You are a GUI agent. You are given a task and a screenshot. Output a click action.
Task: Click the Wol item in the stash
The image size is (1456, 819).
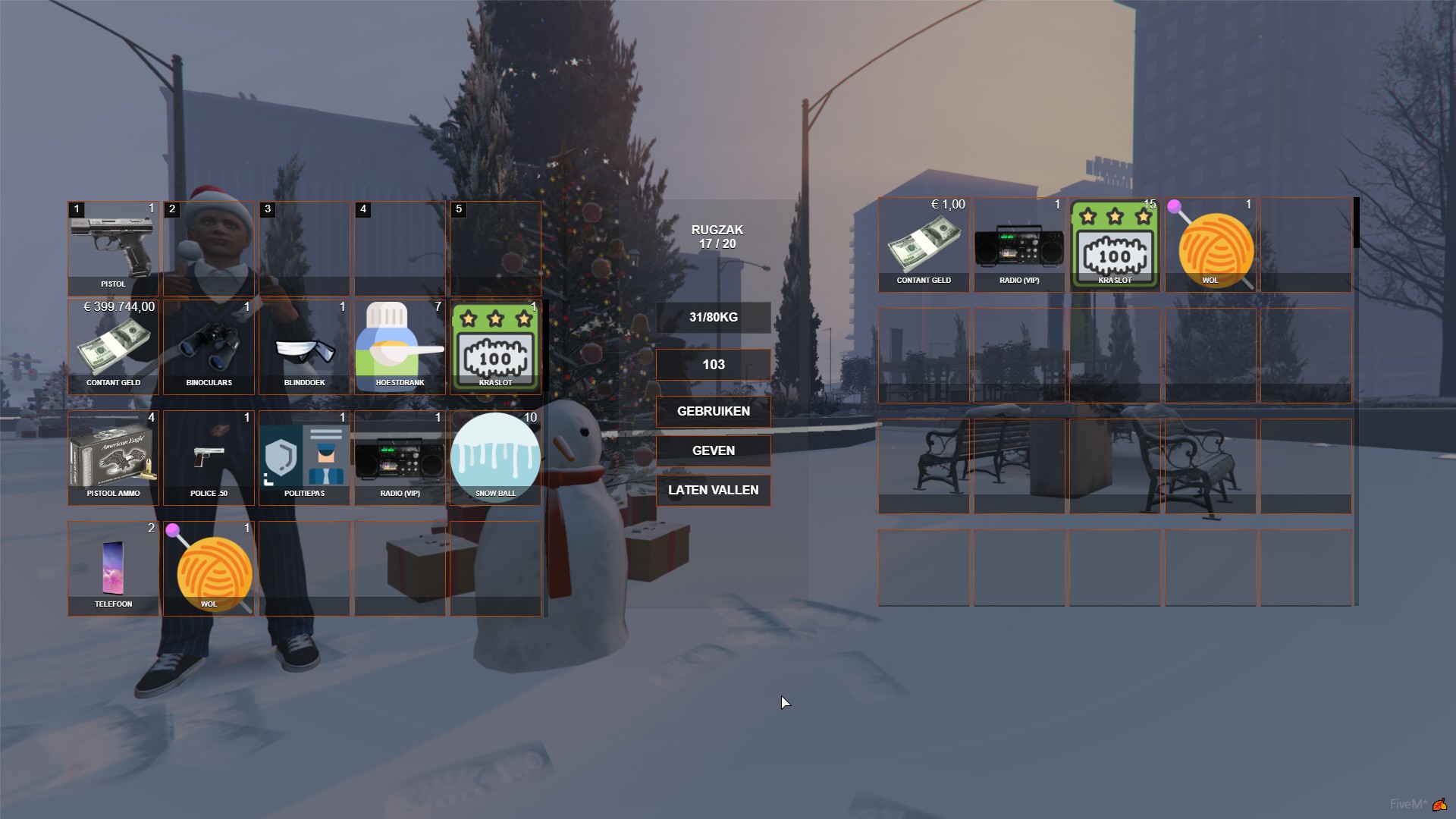click(1210, 243)
